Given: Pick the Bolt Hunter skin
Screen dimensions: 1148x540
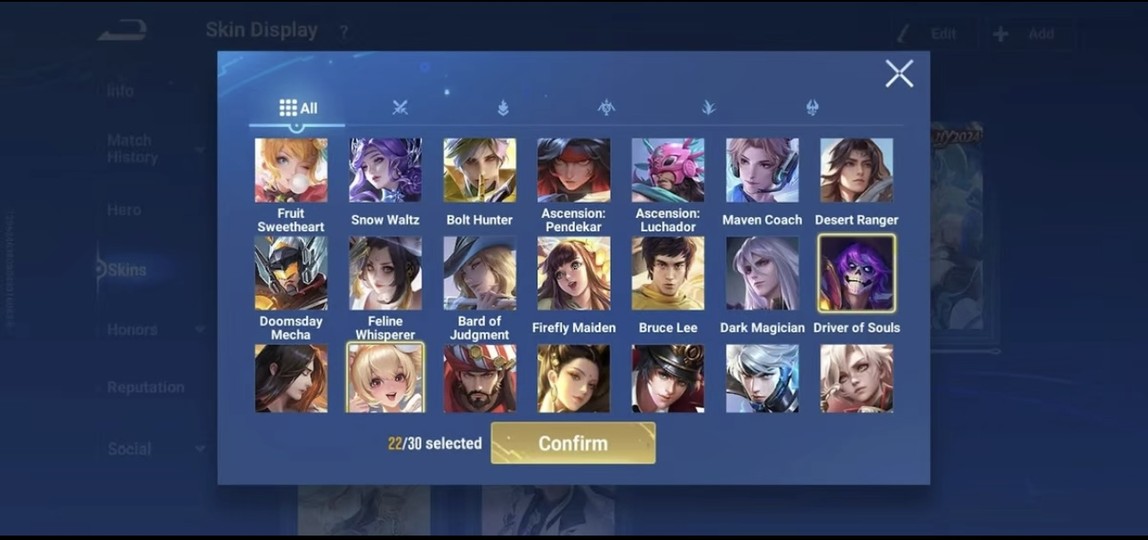Looking at the screenshot, I should (480, 171).
